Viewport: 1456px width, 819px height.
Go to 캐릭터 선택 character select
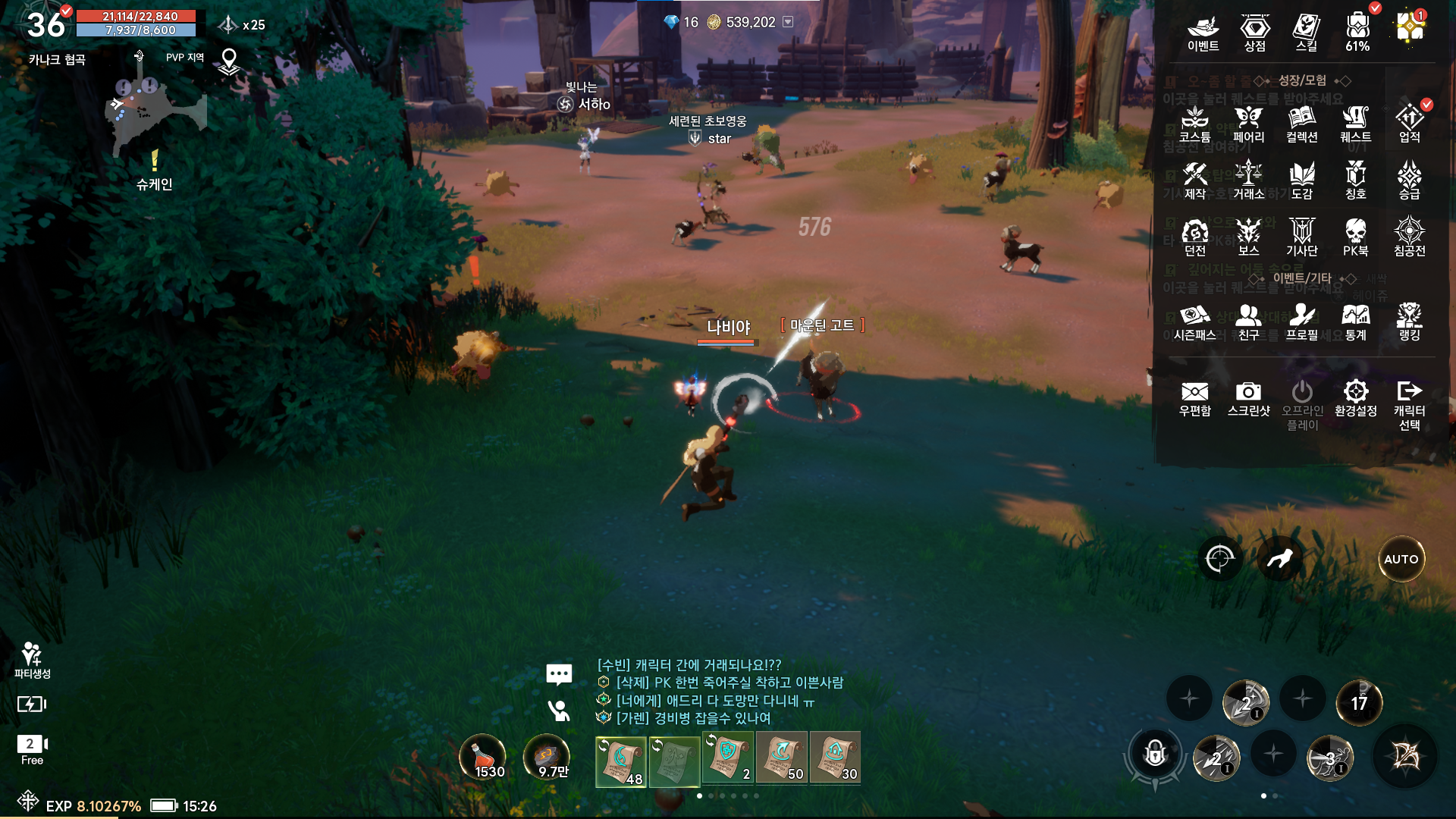(1409, 404)
